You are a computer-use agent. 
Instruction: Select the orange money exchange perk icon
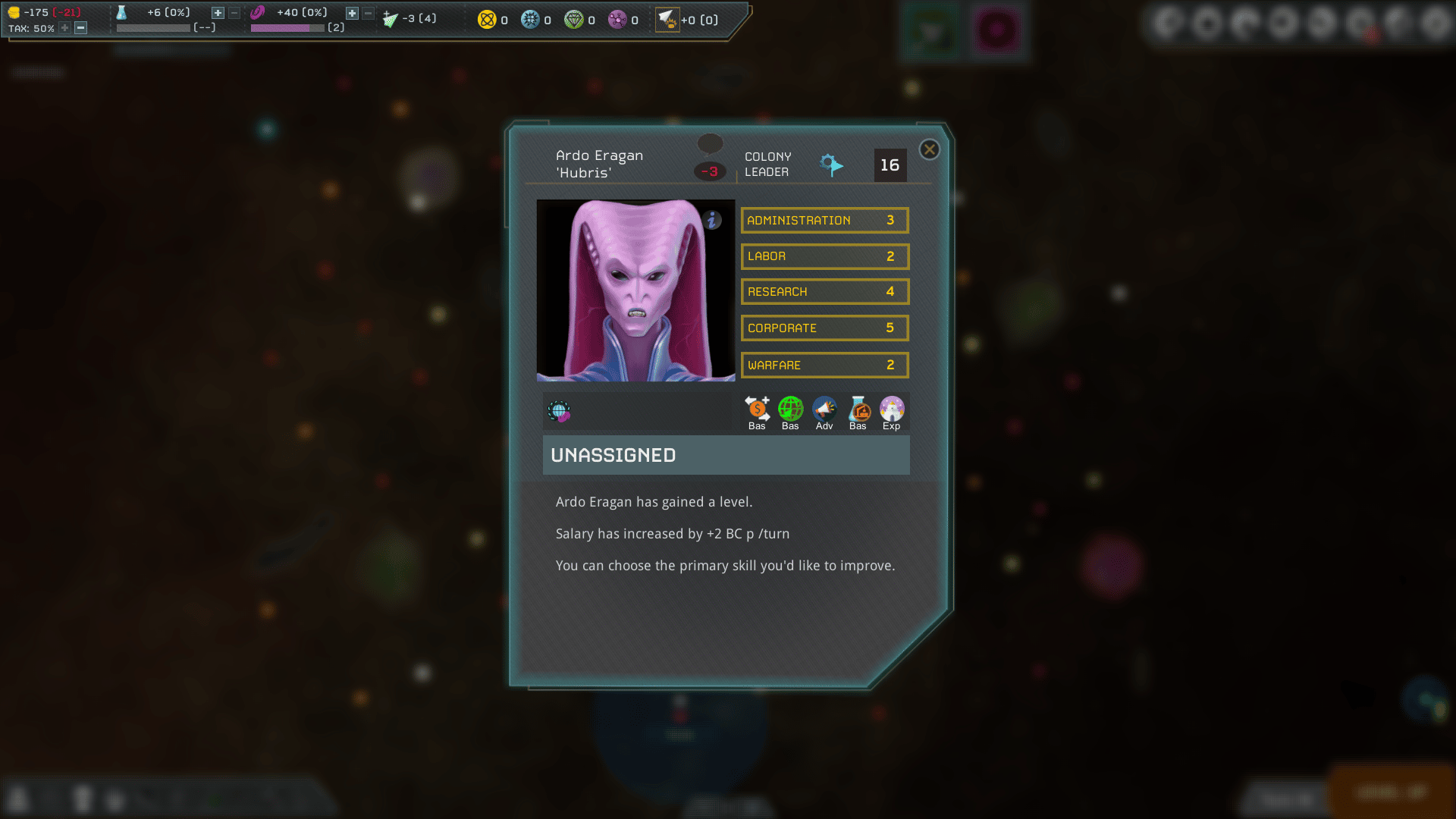click(756, 409)
